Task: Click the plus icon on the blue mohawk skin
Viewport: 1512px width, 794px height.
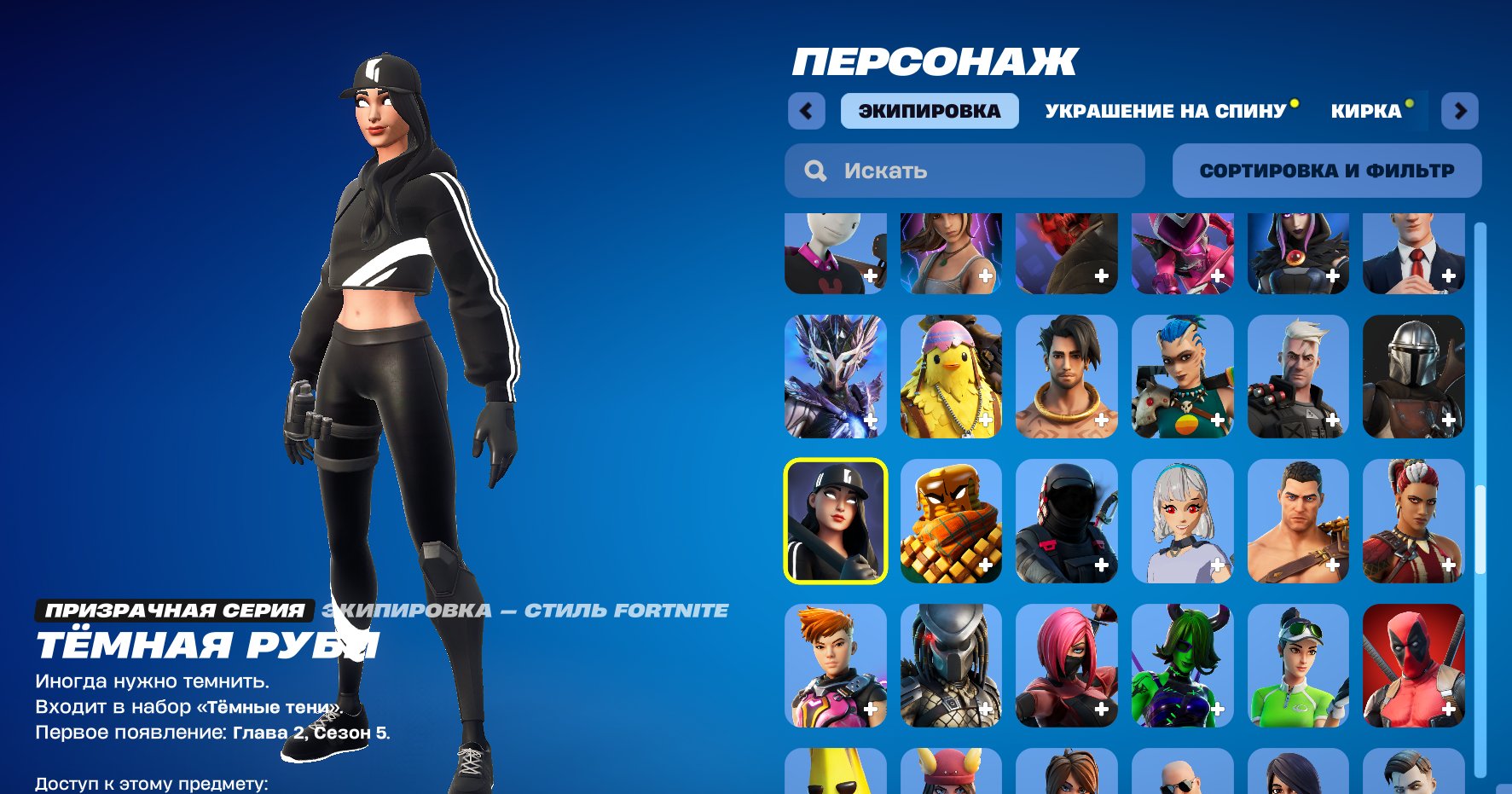Action: tap(1215, 420)
